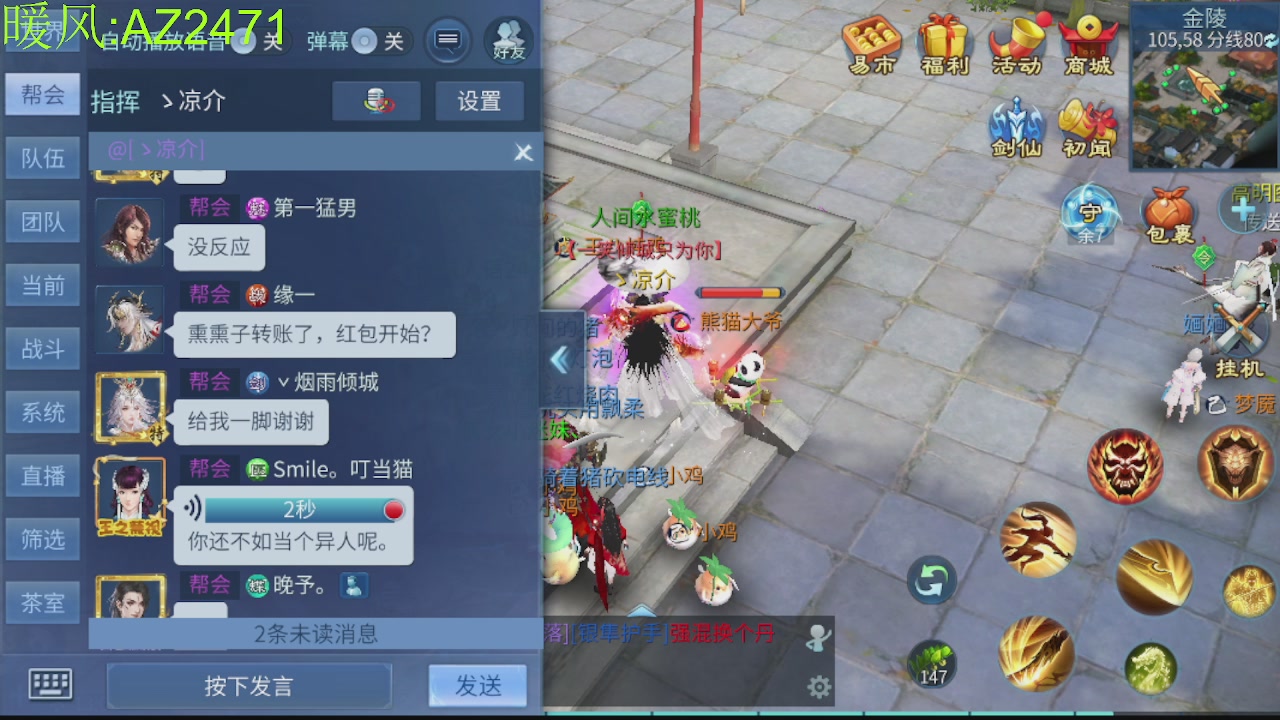Switch chat channel from 指挥 to another
Image resolution: width=1280 pixels, height=720 pixels.
[x=116, y=100]
